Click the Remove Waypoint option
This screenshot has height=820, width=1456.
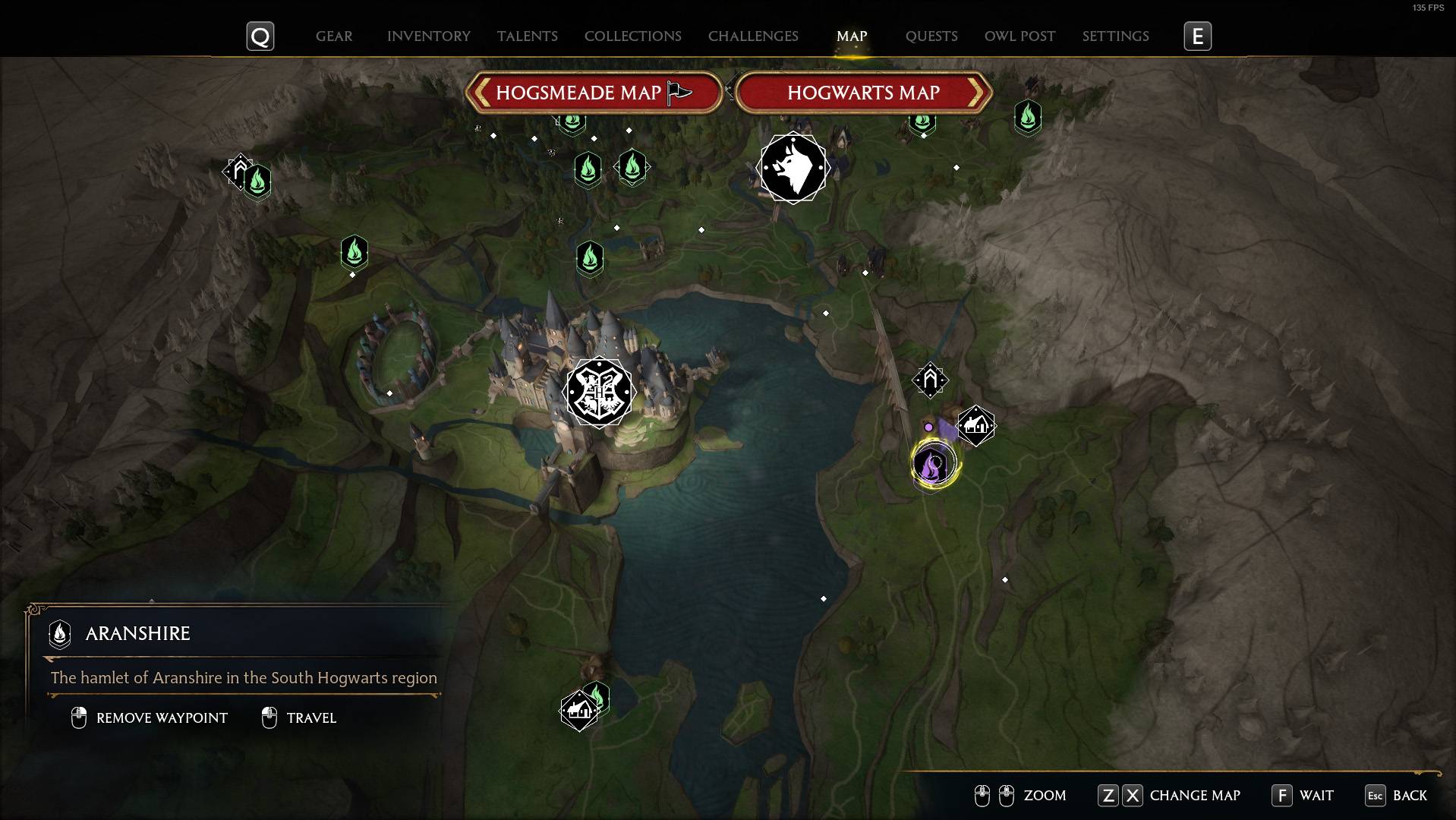click(150, 717)
